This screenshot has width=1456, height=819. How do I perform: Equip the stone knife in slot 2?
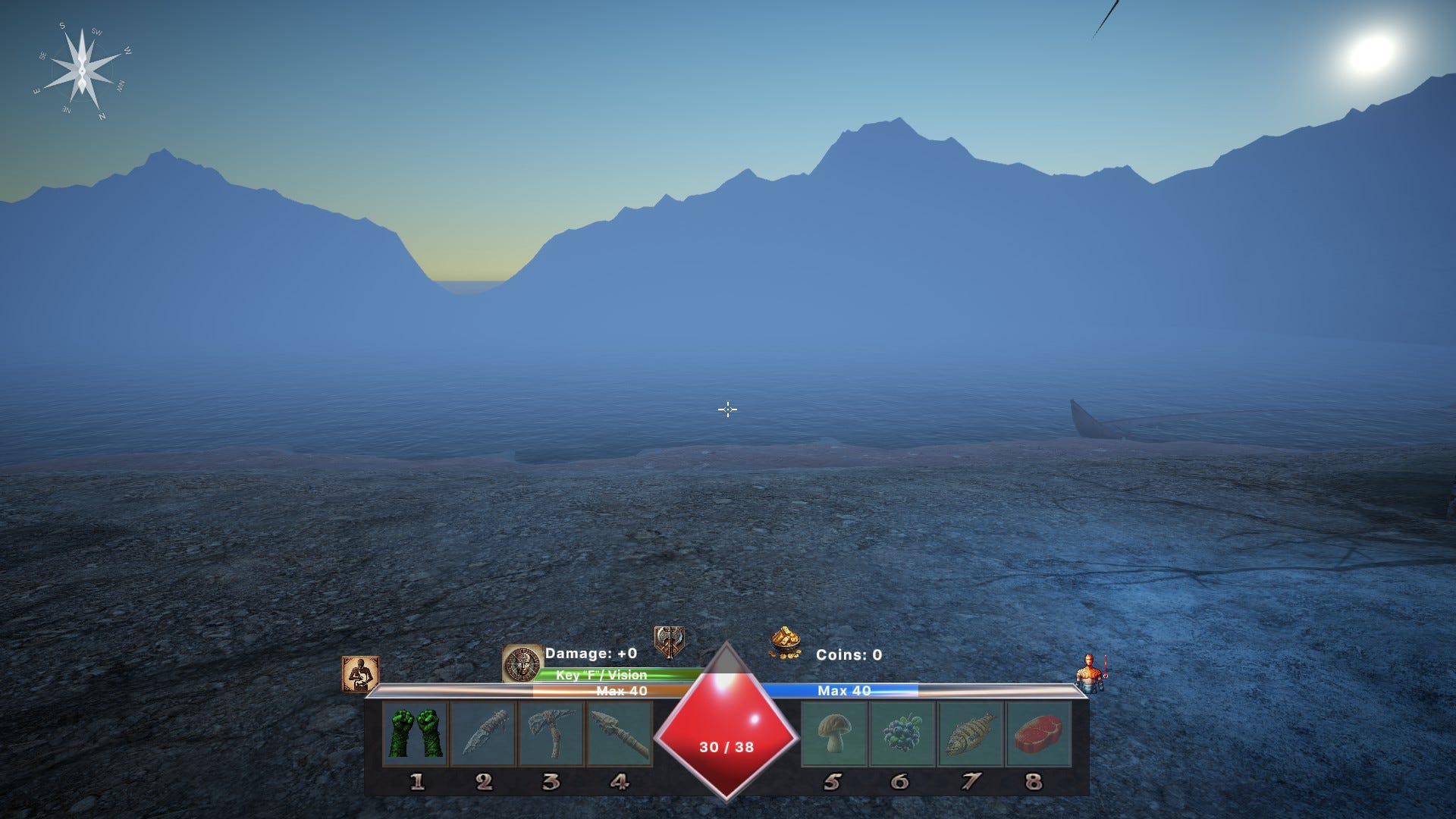(x=483, y=733)
